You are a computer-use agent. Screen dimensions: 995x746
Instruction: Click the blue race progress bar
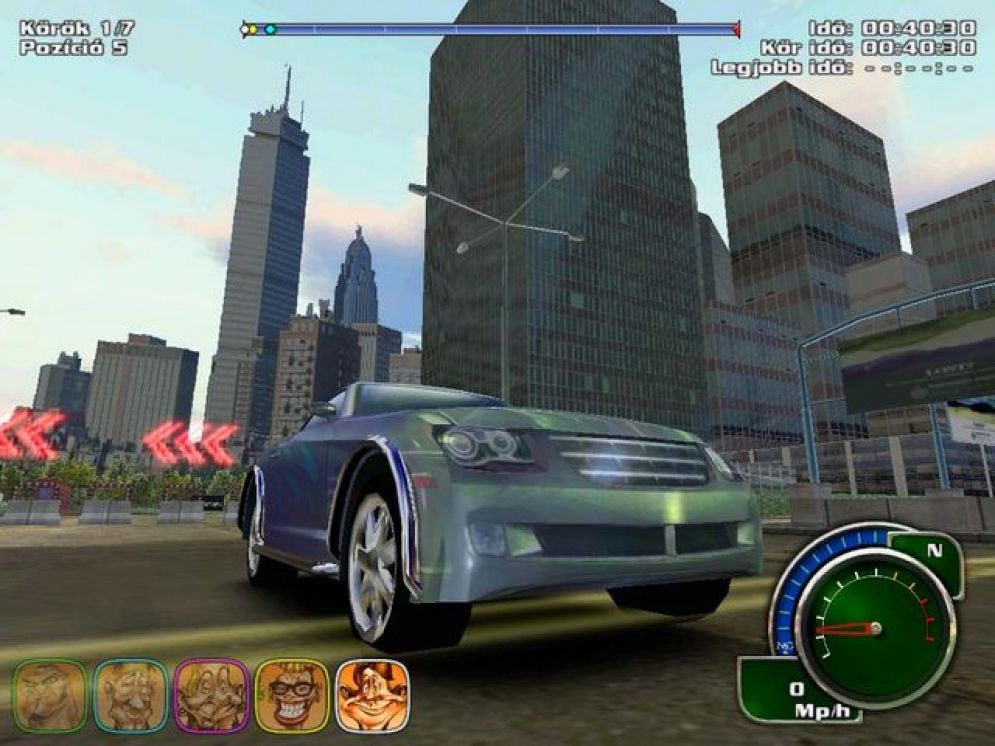tap(490, 30)
